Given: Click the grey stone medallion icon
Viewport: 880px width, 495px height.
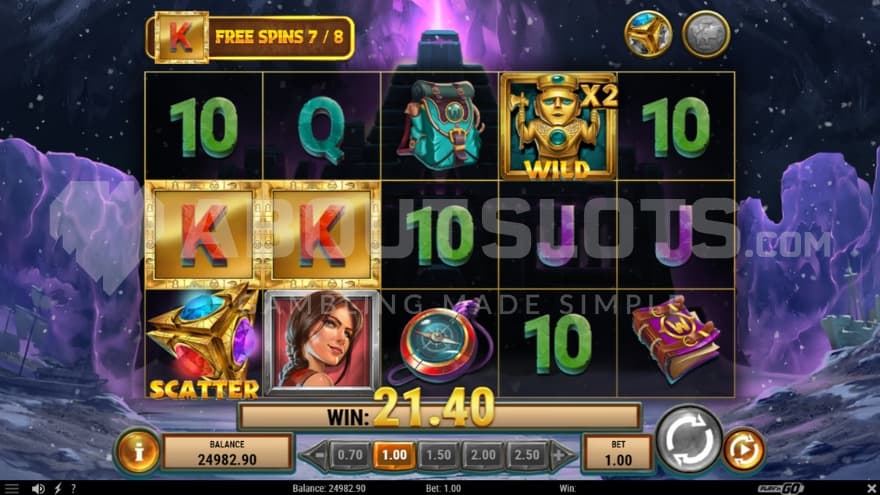Looking at the screenshot, I should [x=705, y=34].
